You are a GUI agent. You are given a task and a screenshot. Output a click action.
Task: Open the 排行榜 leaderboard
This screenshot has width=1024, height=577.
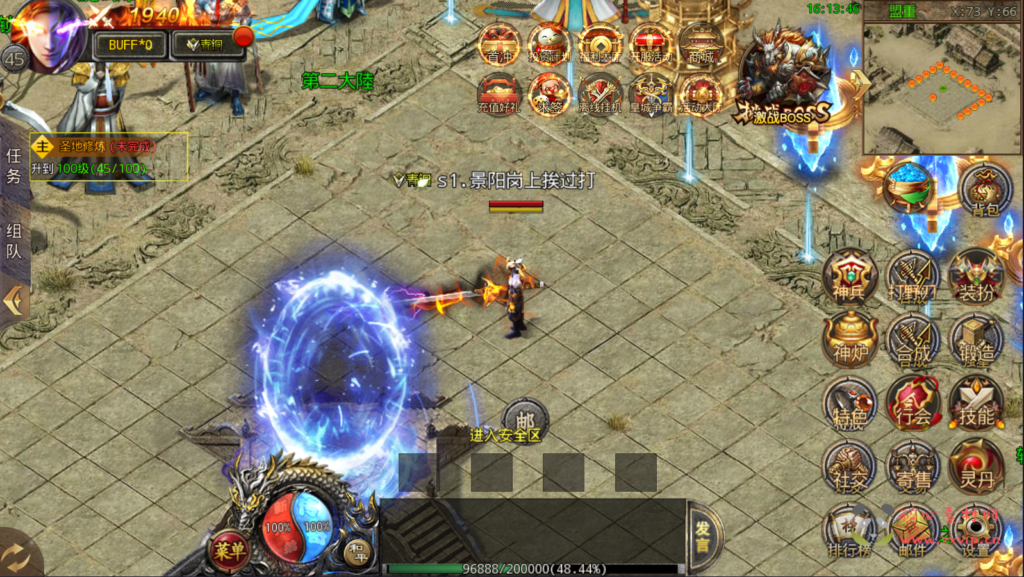tap(850, 530)
